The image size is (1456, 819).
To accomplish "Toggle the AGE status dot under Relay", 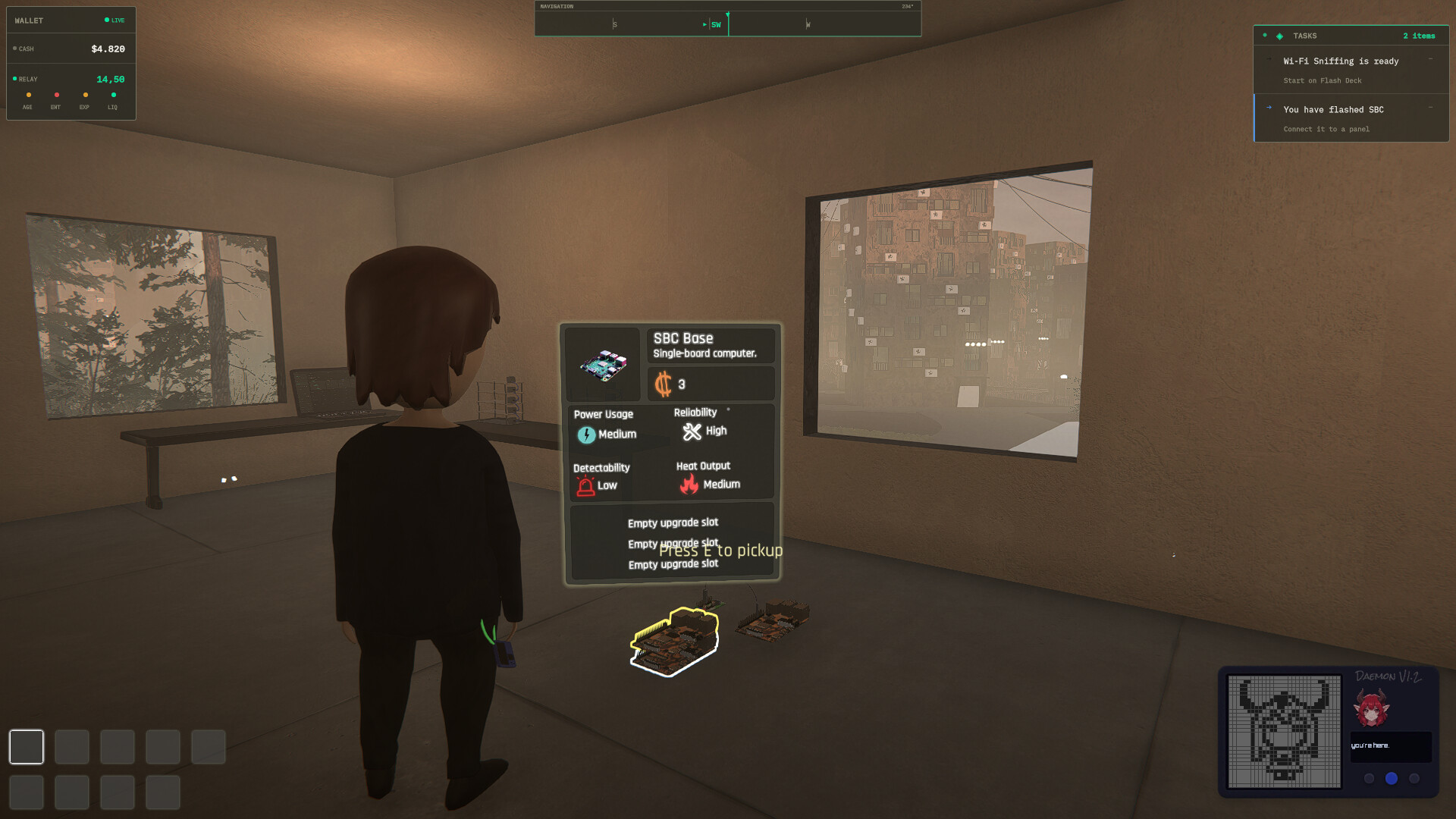I will point(28,95).
